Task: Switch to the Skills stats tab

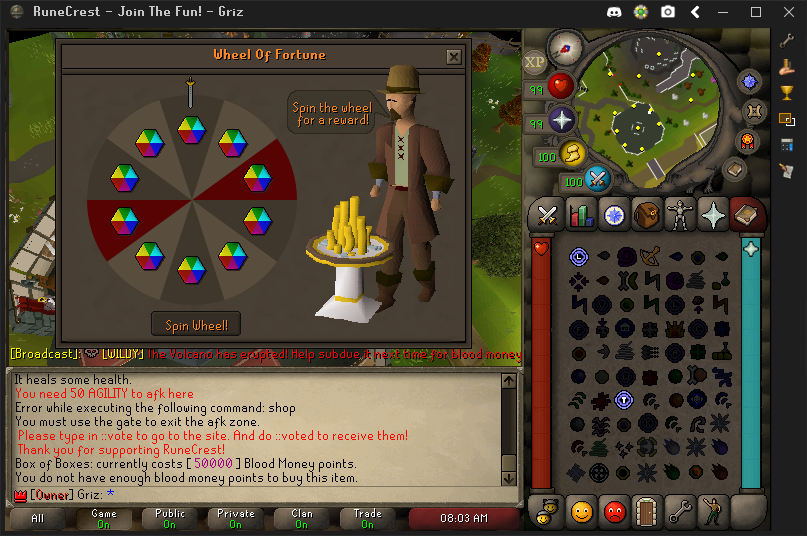Action: 580,214
